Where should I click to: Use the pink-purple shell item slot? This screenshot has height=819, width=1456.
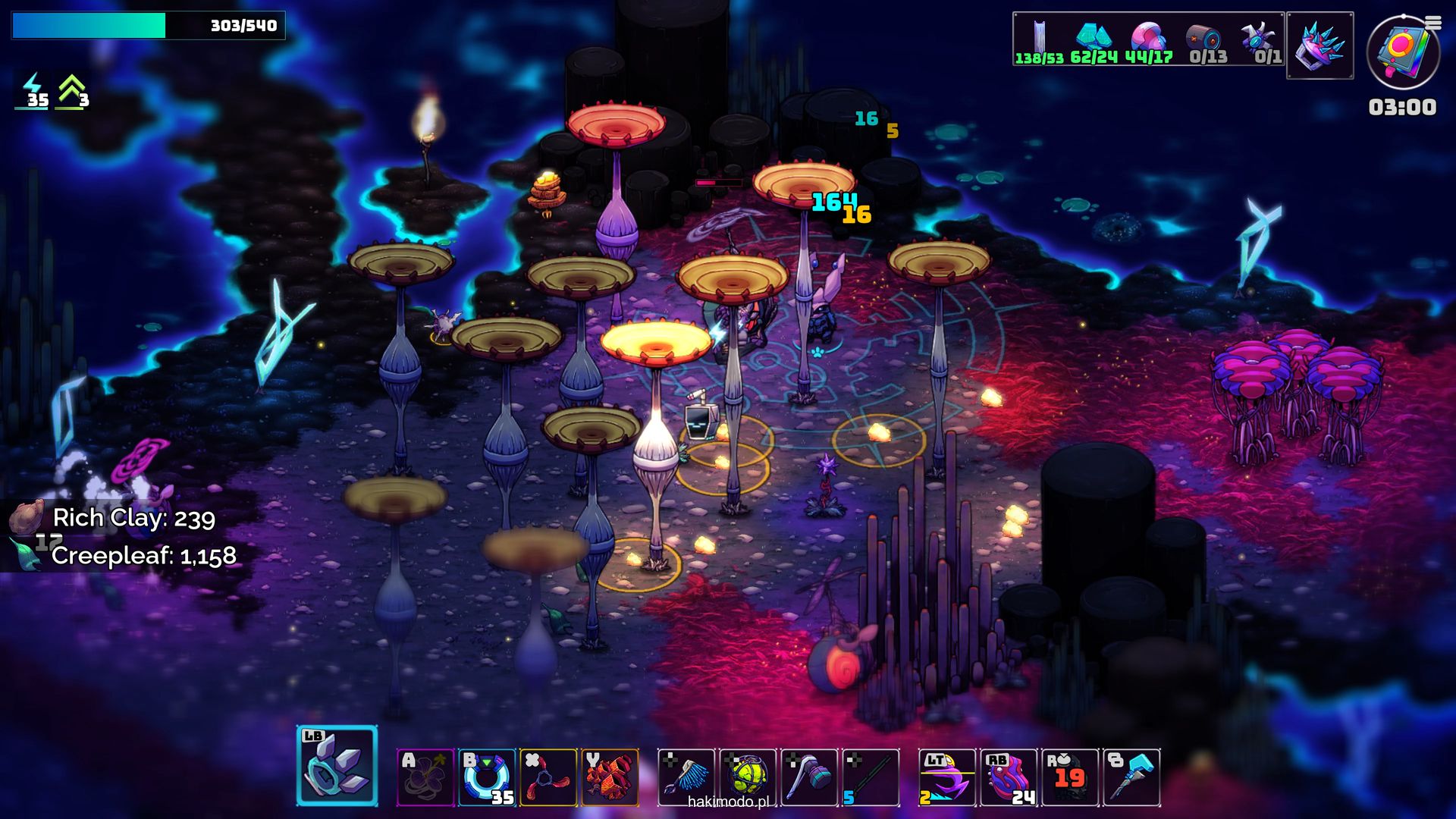click(1009, 777)
